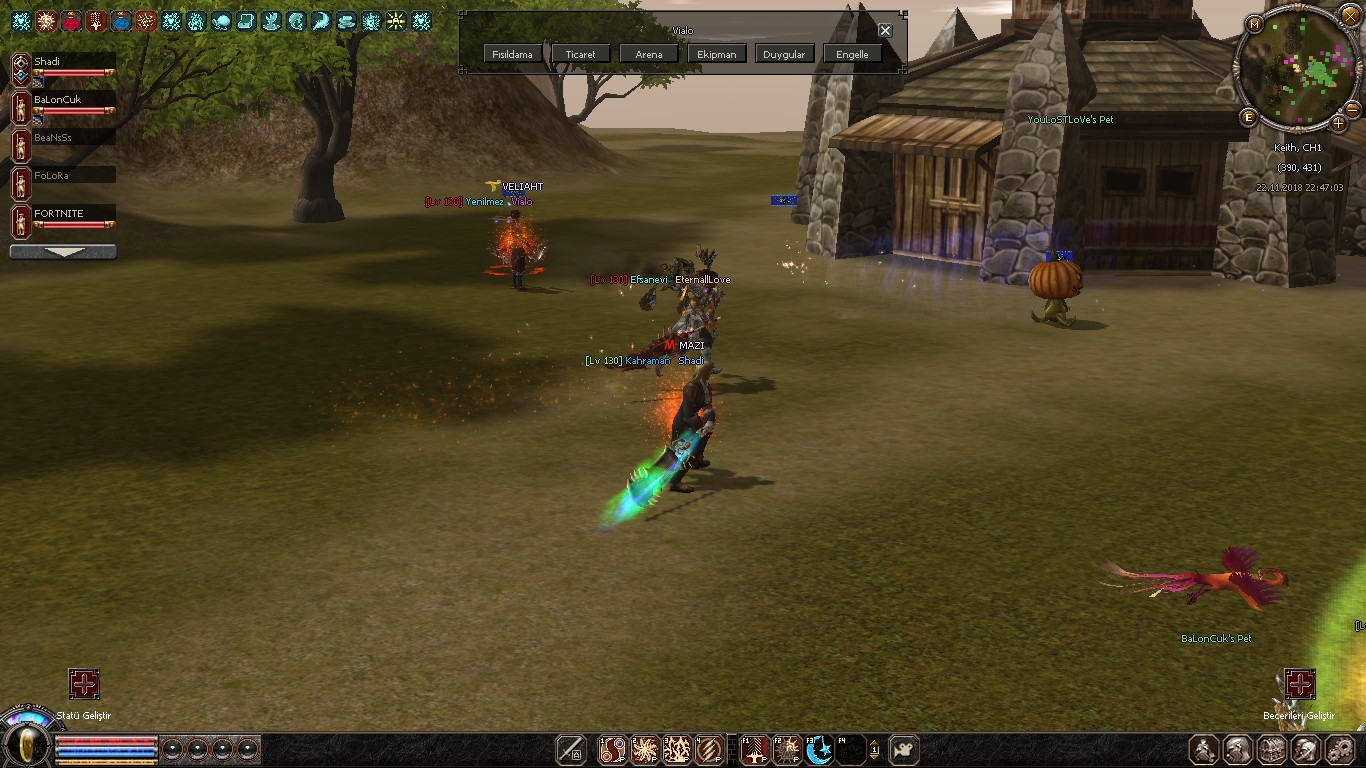Image resolution: width=1366 pixels, height=768 pixels.
Task: Open trade via the Ticaret button
Action: 580,54
